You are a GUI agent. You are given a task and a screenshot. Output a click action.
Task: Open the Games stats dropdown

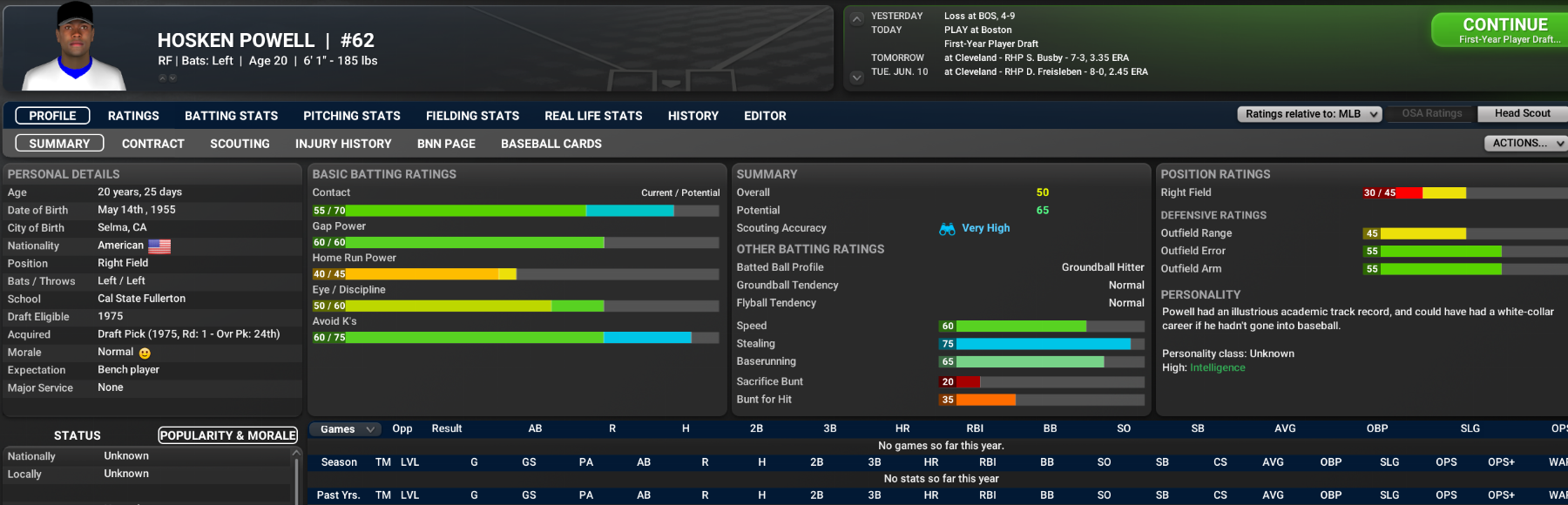[346, 429]
